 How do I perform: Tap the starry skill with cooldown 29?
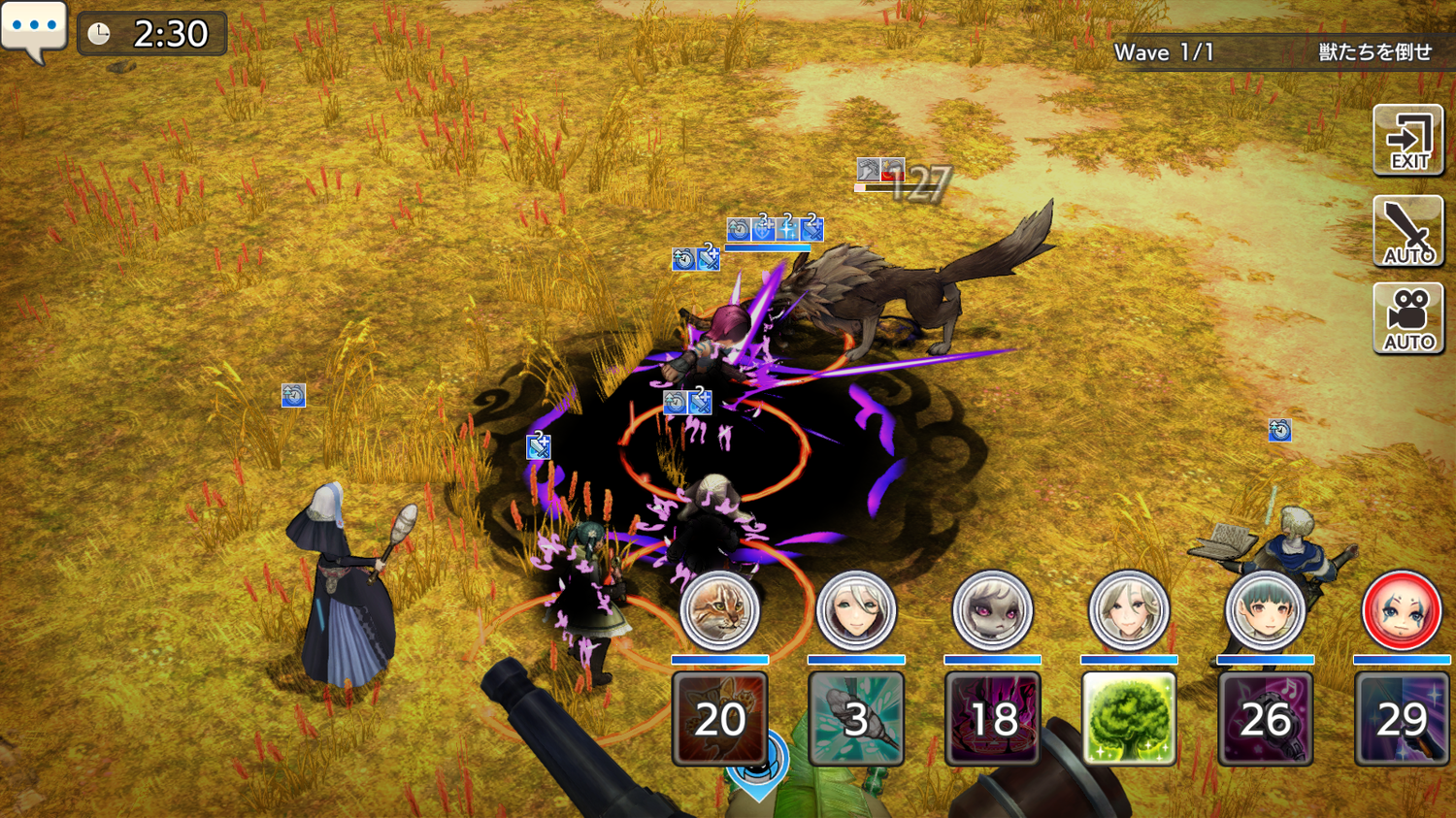click(x=1401, y=719)
